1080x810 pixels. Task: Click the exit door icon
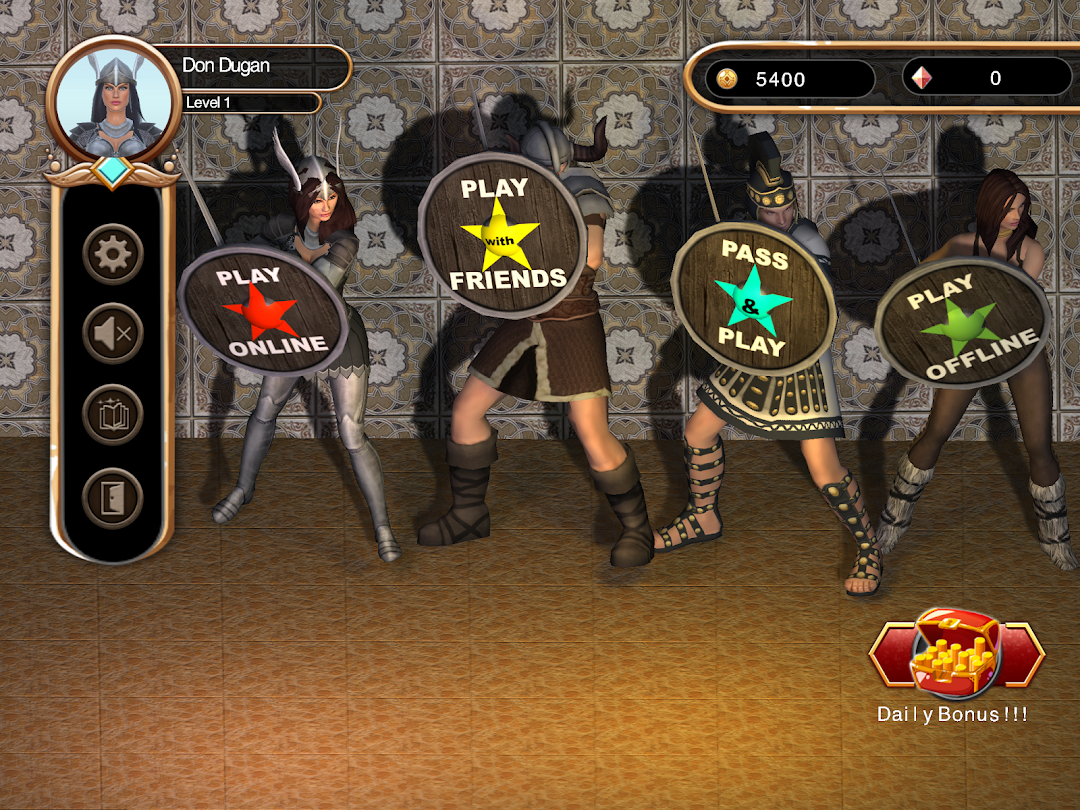pos(113,497)
